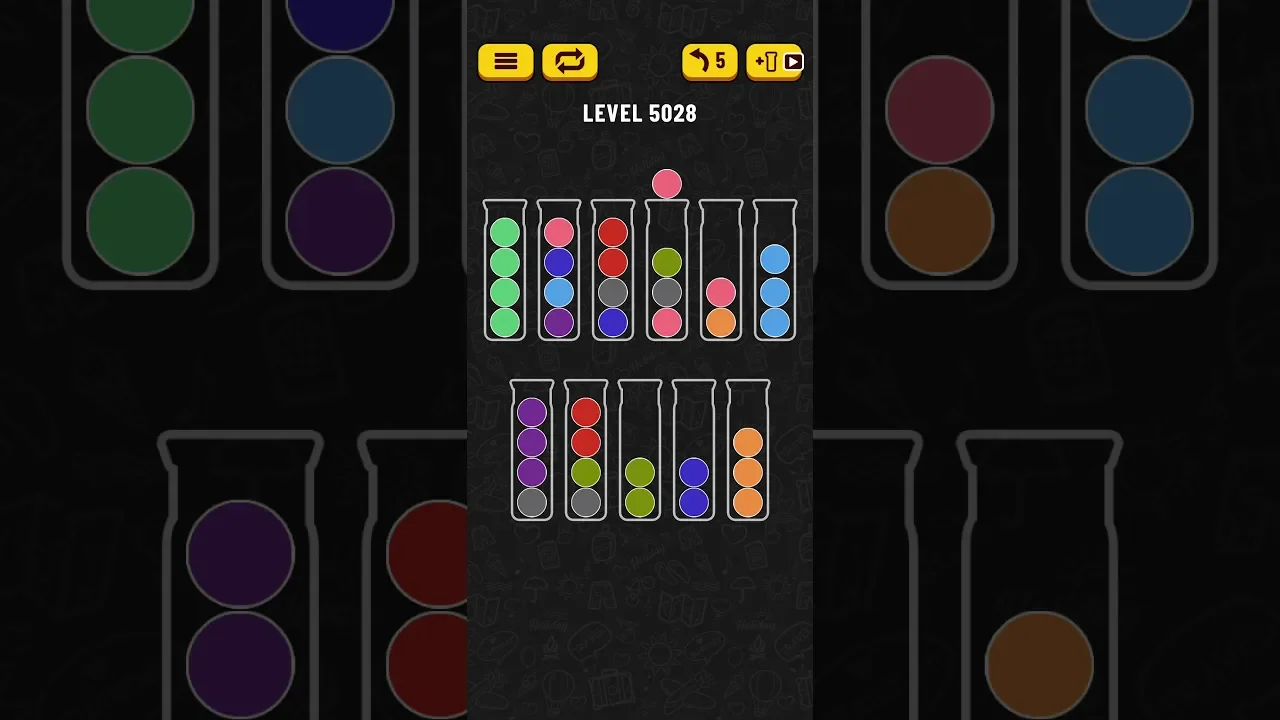The image size is (1280, 720).
Task: Select the tube filled with four green balls
Action: click(505, 272)
